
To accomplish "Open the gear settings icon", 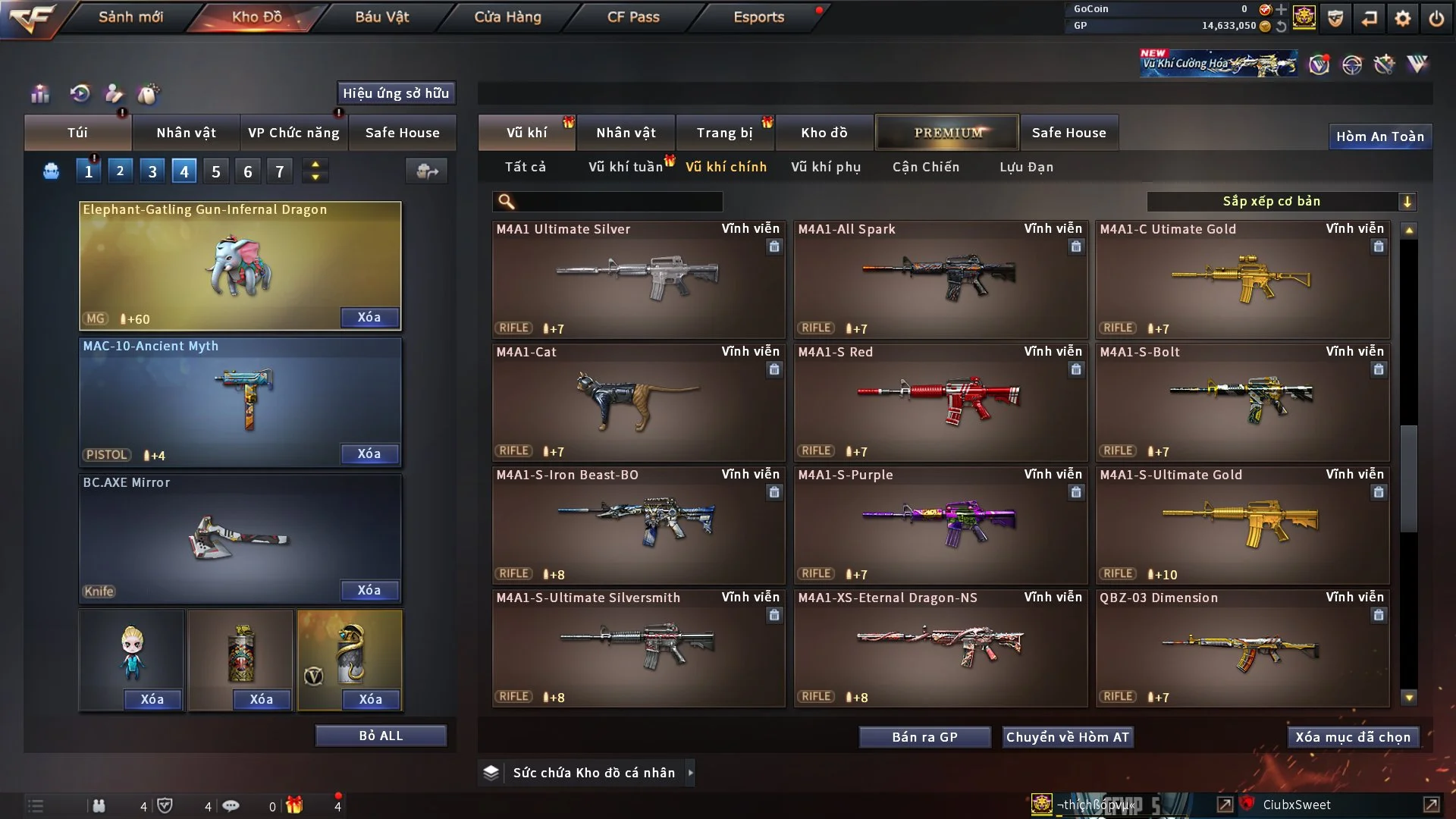I will coord(1403,18).
